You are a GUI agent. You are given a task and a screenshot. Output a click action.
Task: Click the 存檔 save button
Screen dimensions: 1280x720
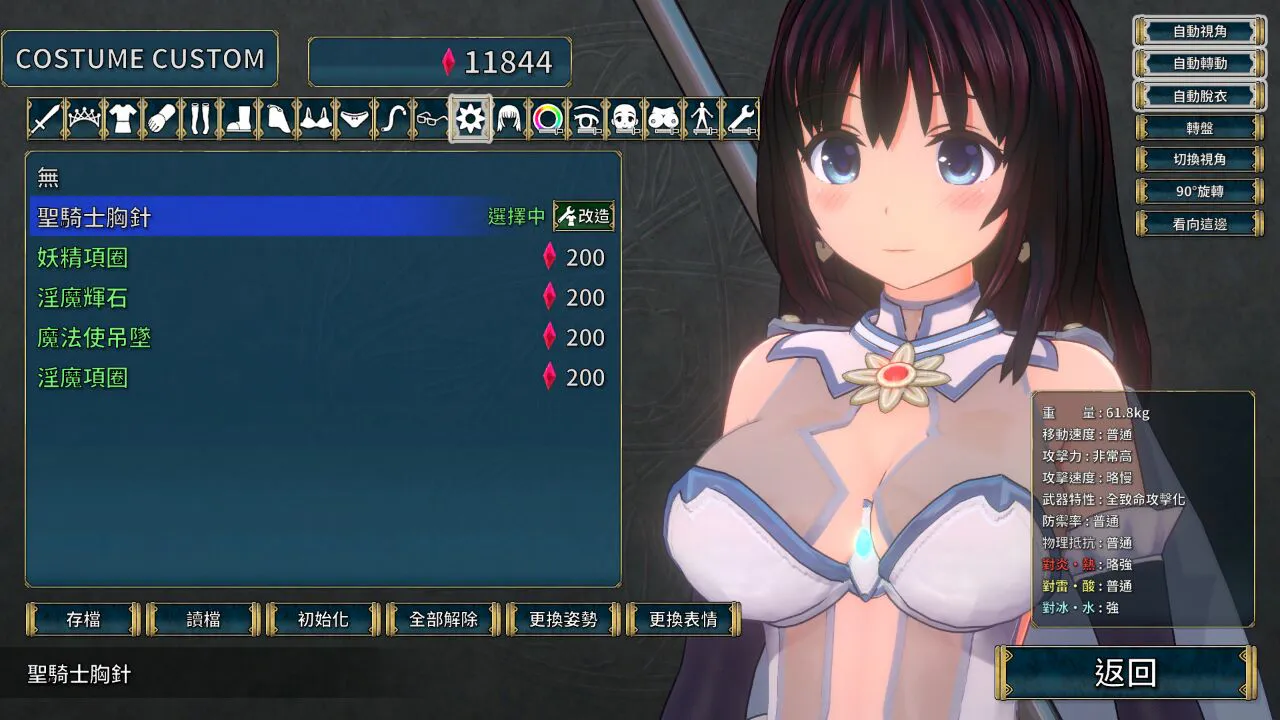83,619
